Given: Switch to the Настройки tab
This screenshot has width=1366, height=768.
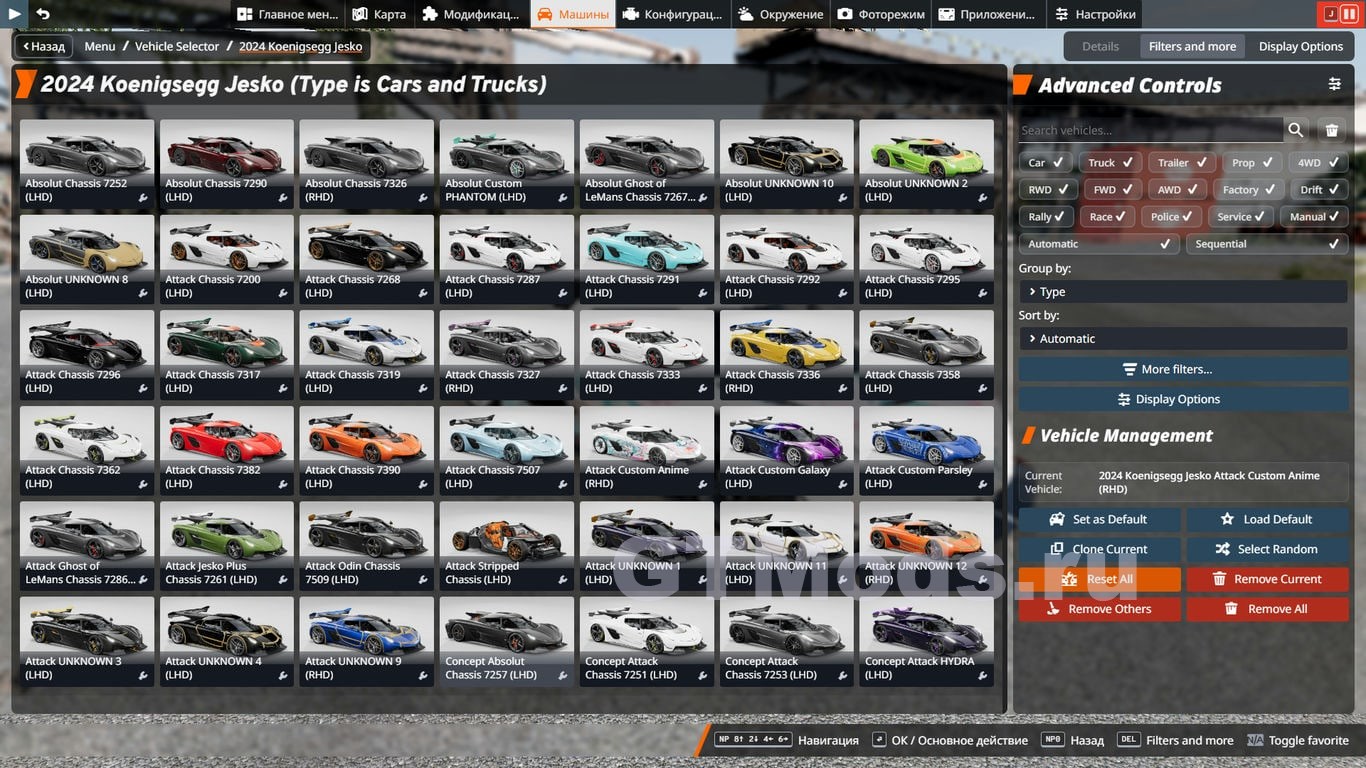Looking at the screenshot, I should click(x=1095, y=14).
